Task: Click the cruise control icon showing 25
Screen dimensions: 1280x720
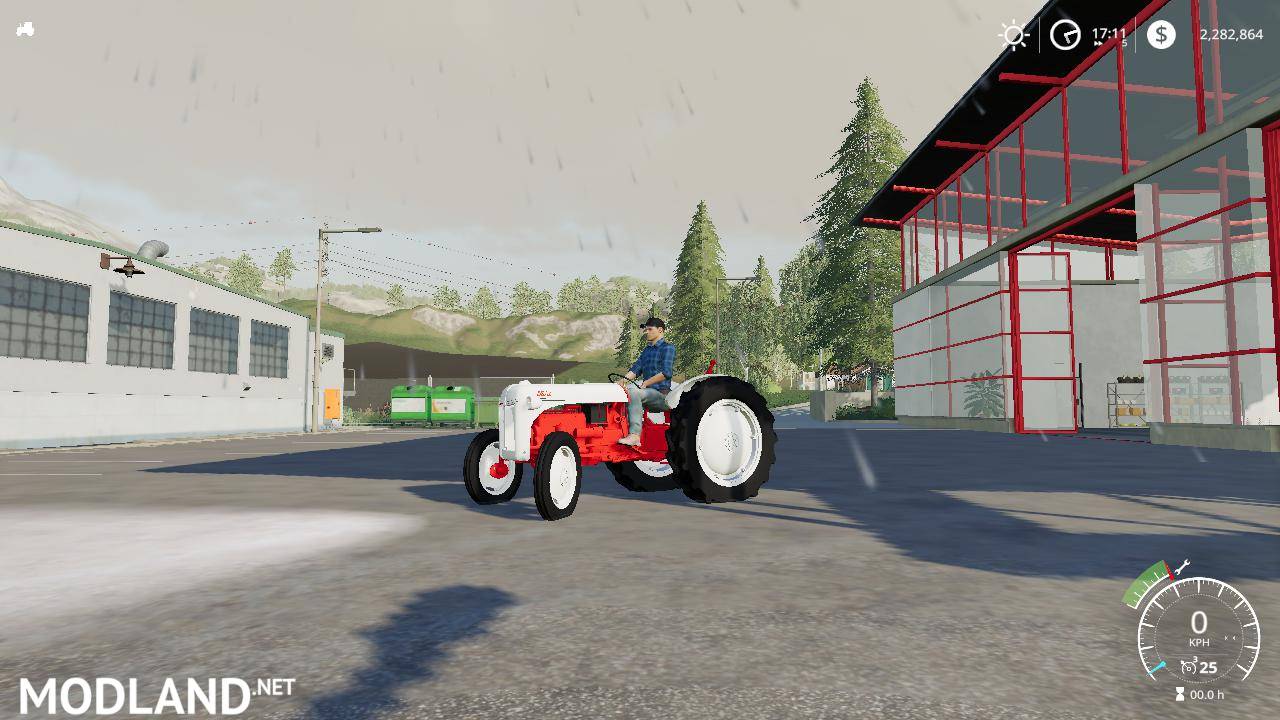Action: 1190,666
